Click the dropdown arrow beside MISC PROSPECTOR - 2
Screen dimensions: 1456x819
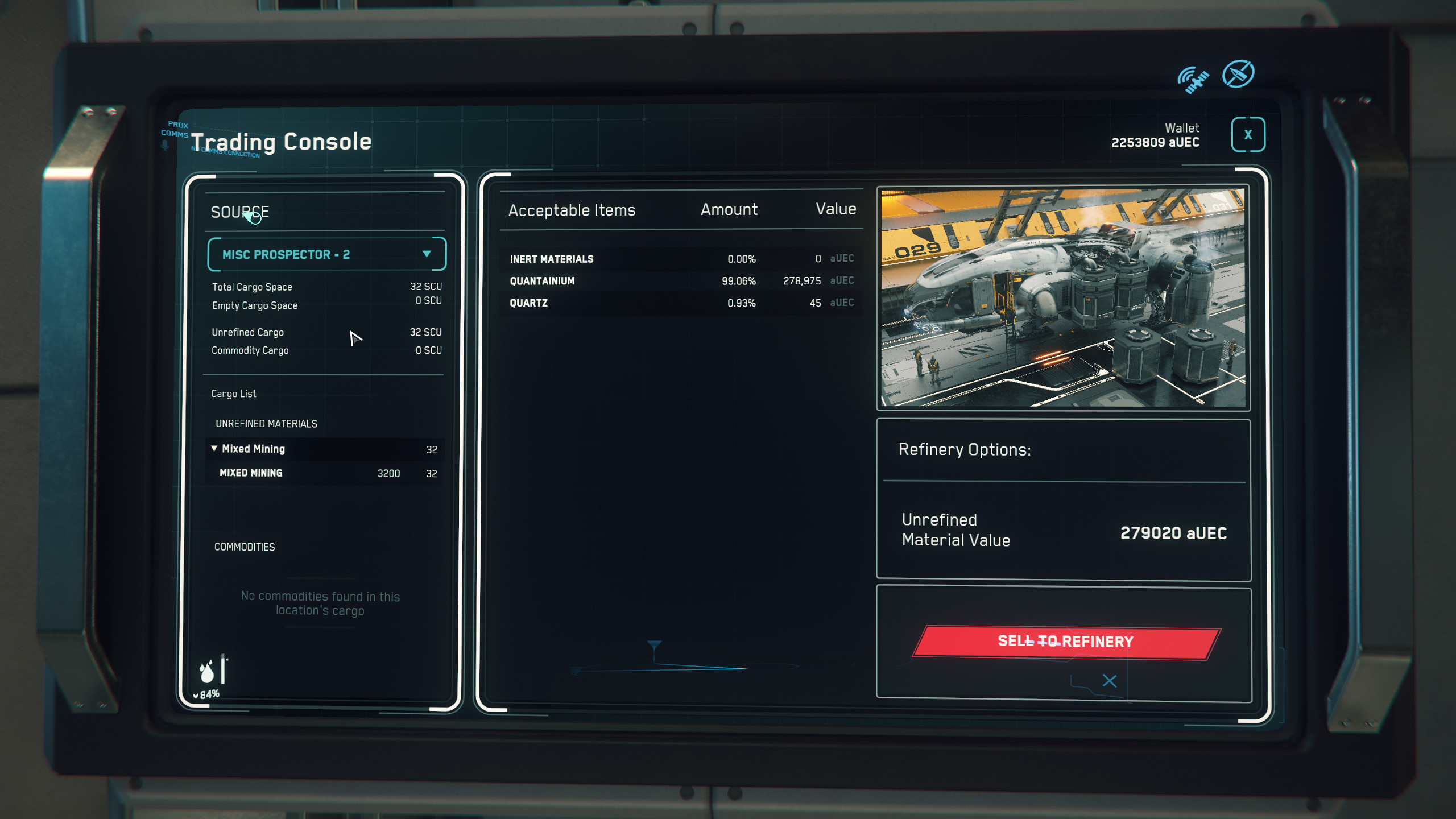[427, 254]
